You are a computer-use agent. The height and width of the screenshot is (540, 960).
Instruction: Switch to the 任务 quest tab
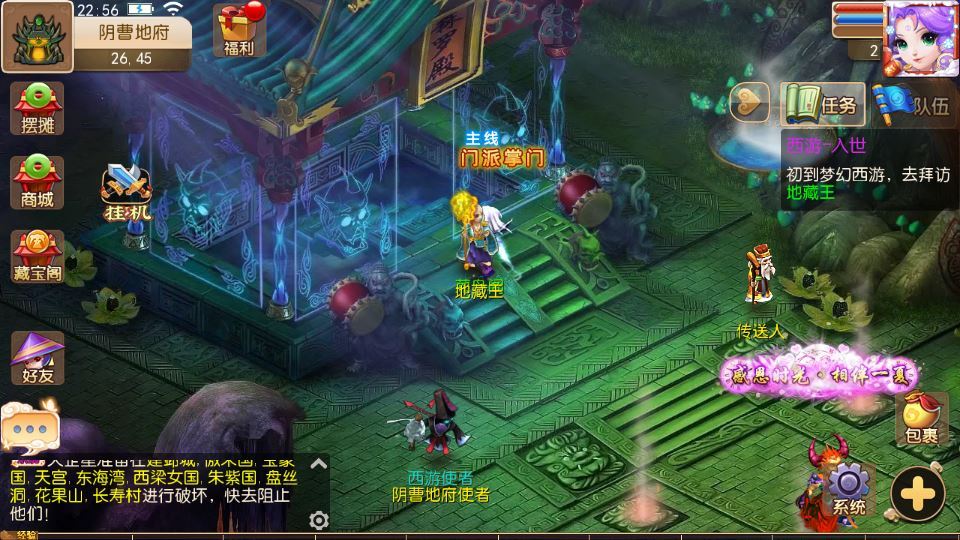822,103
